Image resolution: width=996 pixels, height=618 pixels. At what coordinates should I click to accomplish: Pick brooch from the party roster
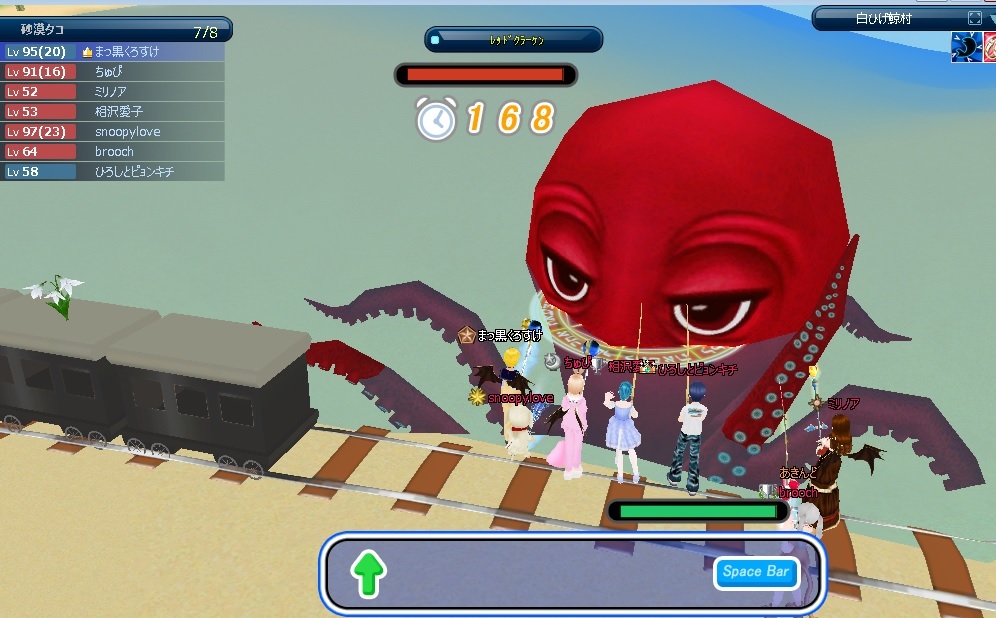(x=114, y=151)
